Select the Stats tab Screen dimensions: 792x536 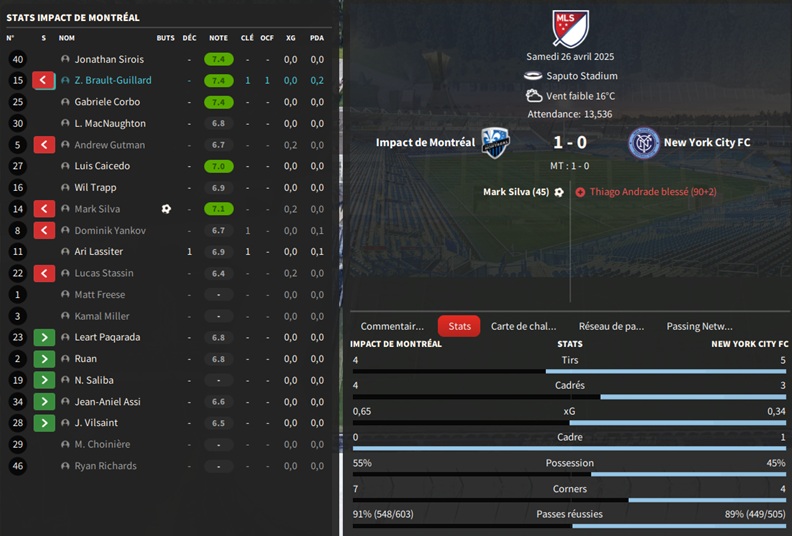click(x=459, y=326)
